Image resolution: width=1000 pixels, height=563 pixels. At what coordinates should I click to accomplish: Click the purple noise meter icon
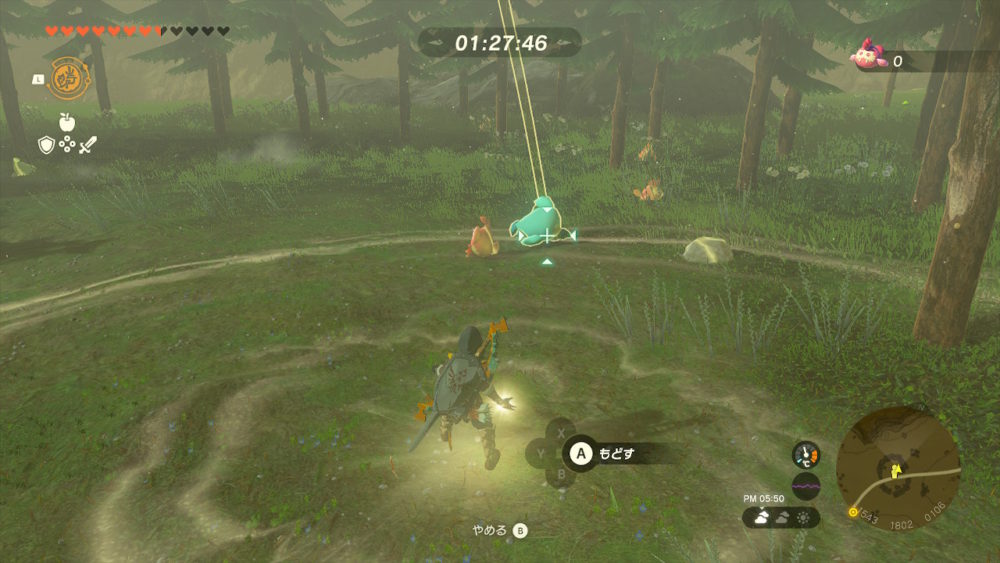(806, 487)
